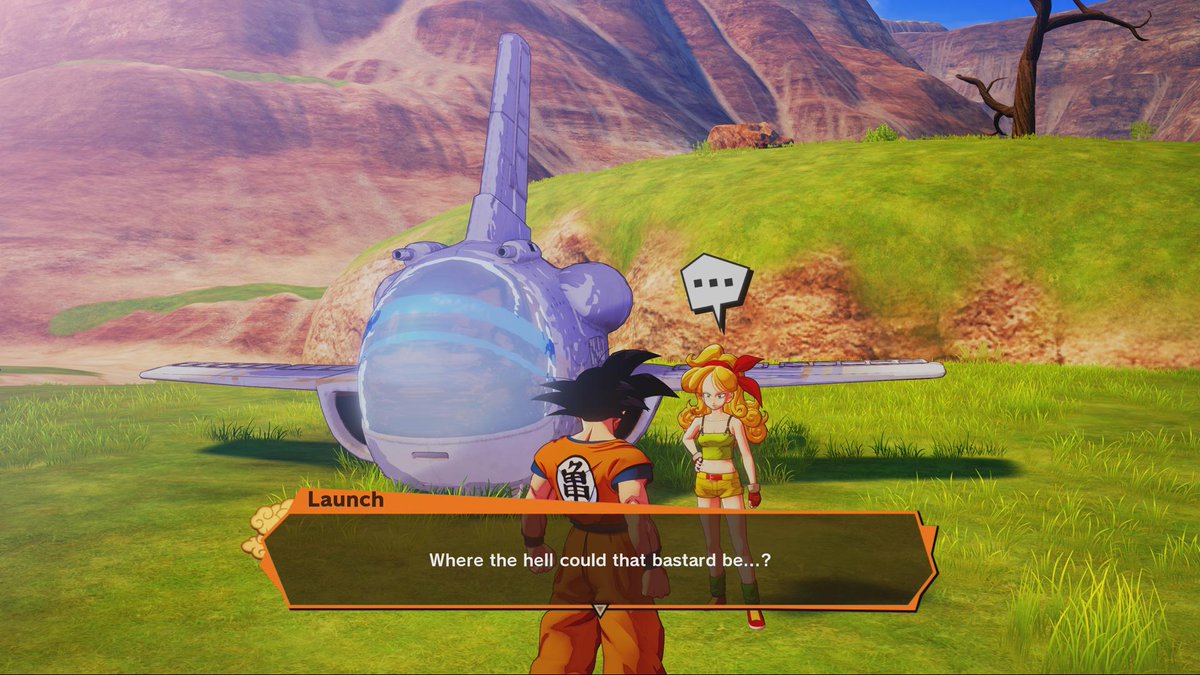Viewport: 1200px width, 675px height.
Task: Click Launch's dialogue text box
Action: [x=600, y=560]
